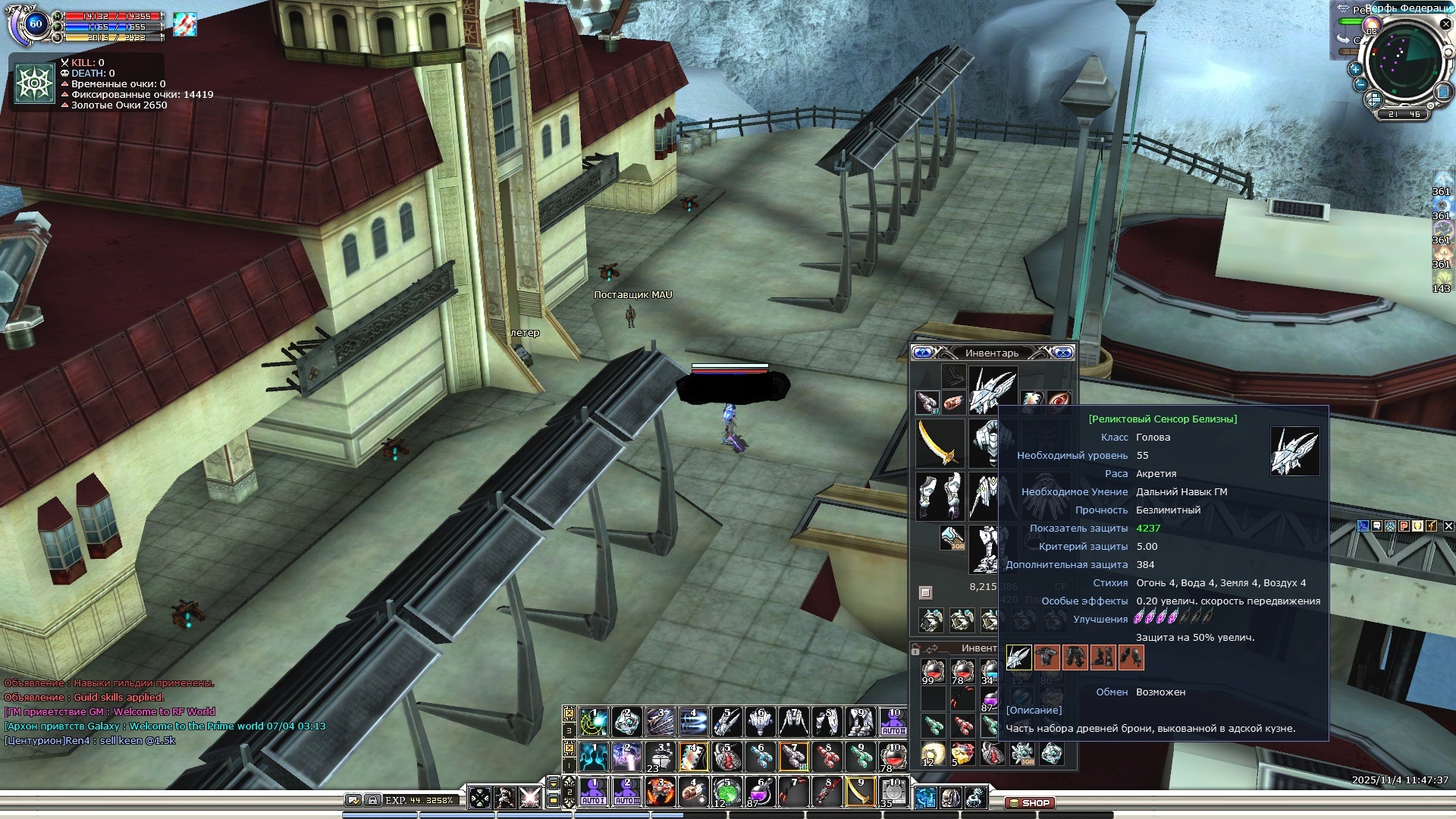Close the minimap radar with X

pyautogui.click(x=1445, y=24)
